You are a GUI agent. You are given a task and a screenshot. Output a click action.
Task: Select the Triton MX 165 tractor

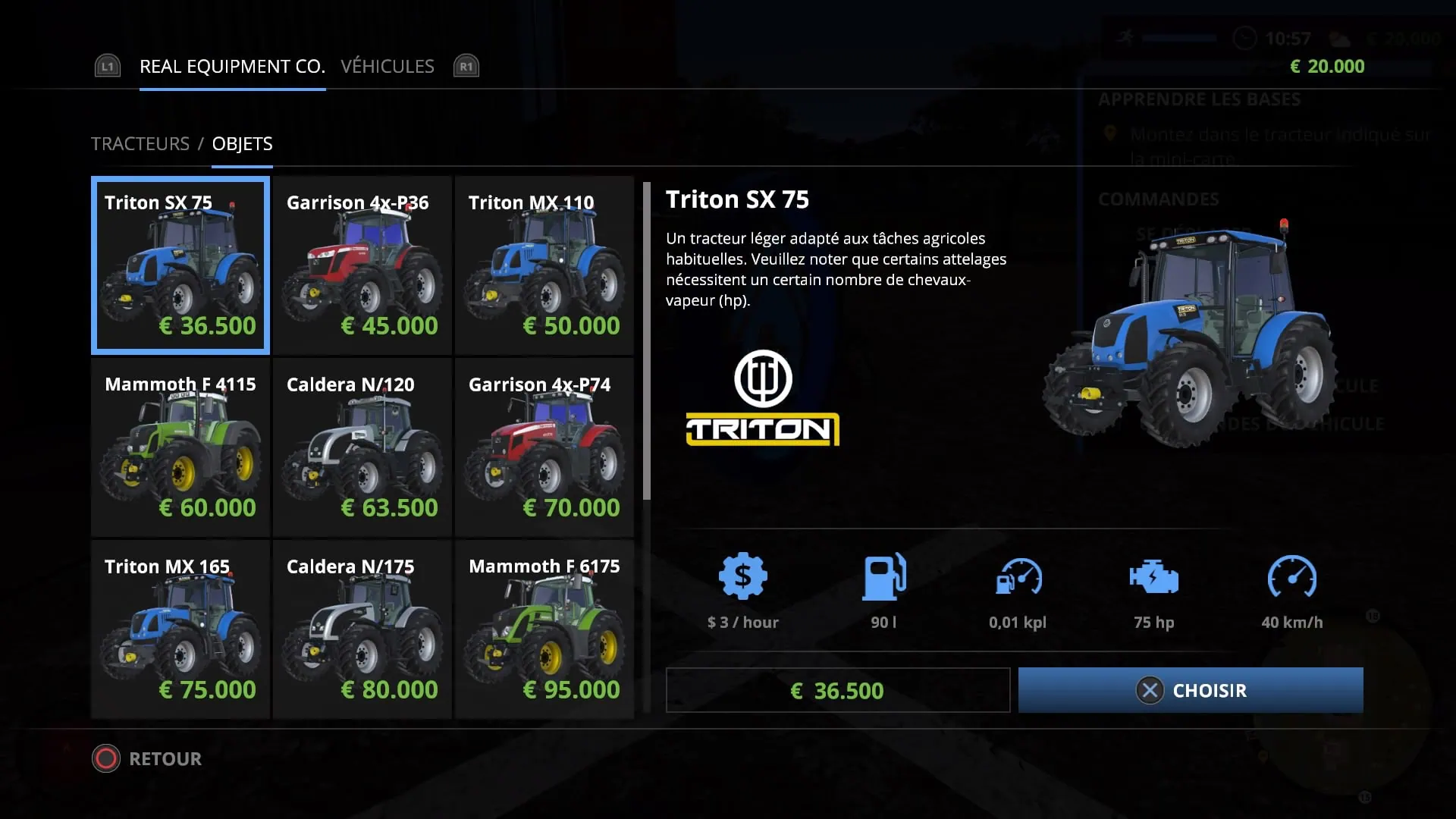point(180,629)
